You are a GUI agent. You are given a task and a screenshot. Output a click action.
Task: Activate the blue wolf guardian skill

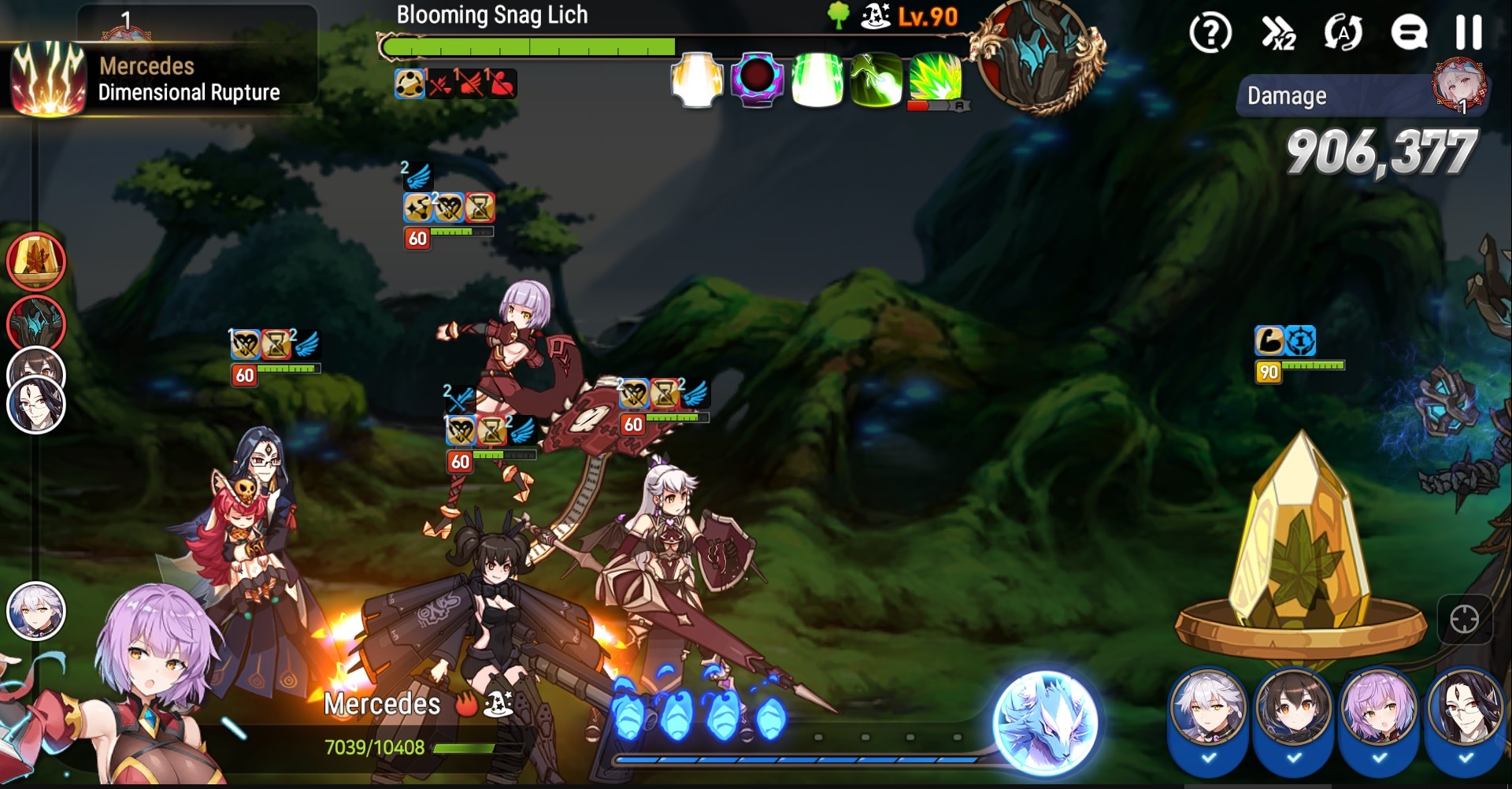[1045, 721]
